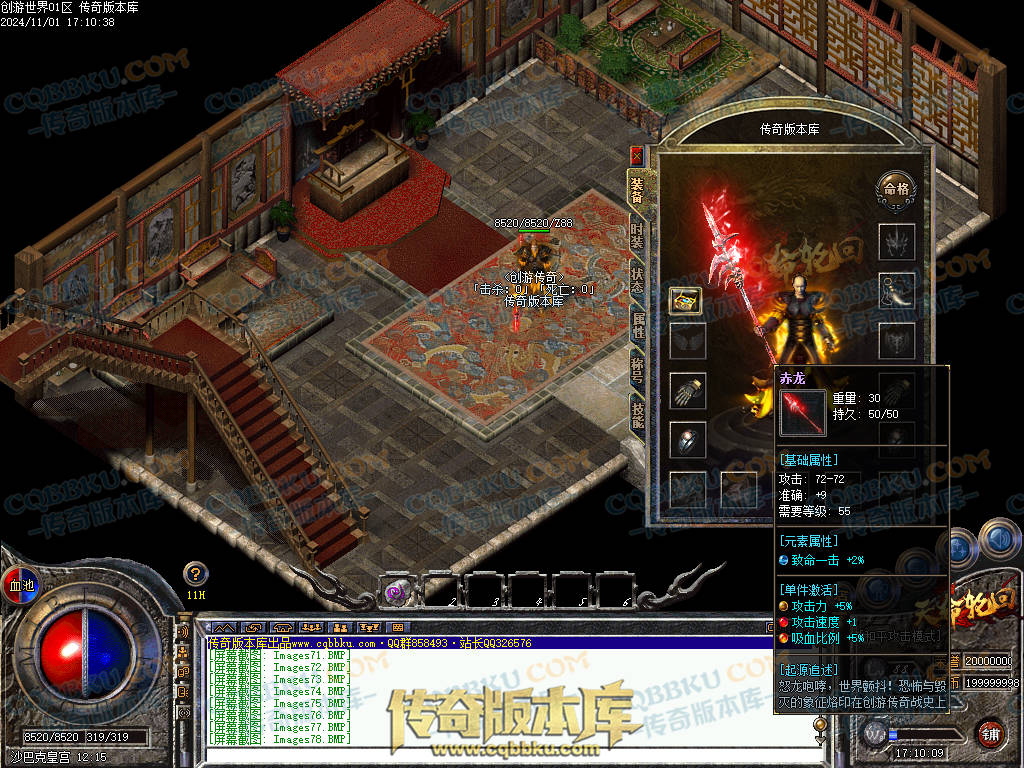
Task: Click the grid icon on chat toolbar
Action: point(397,628)
